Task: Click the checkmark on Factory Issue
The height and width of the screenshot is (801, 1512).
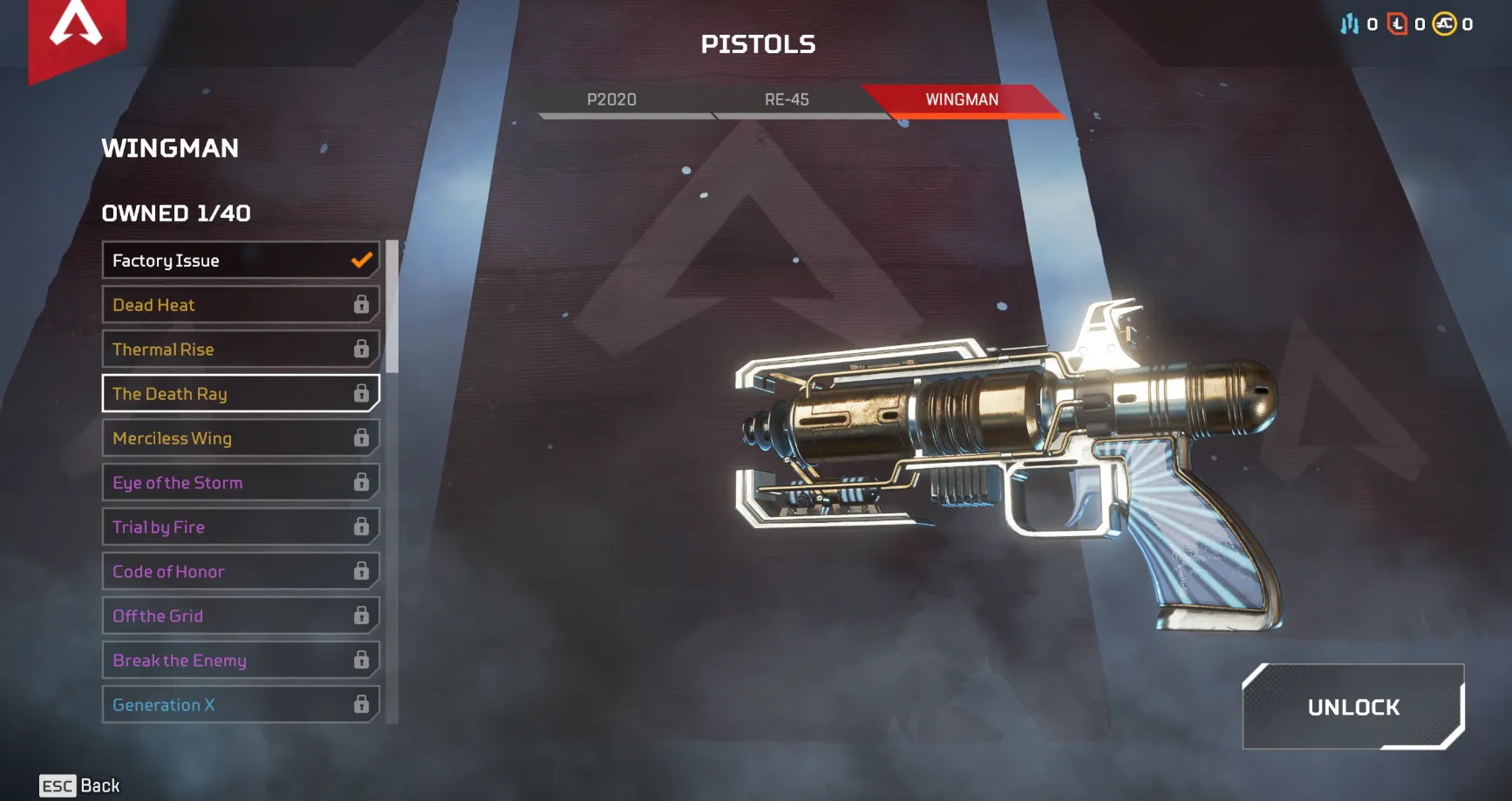Action: pos(360,259)
